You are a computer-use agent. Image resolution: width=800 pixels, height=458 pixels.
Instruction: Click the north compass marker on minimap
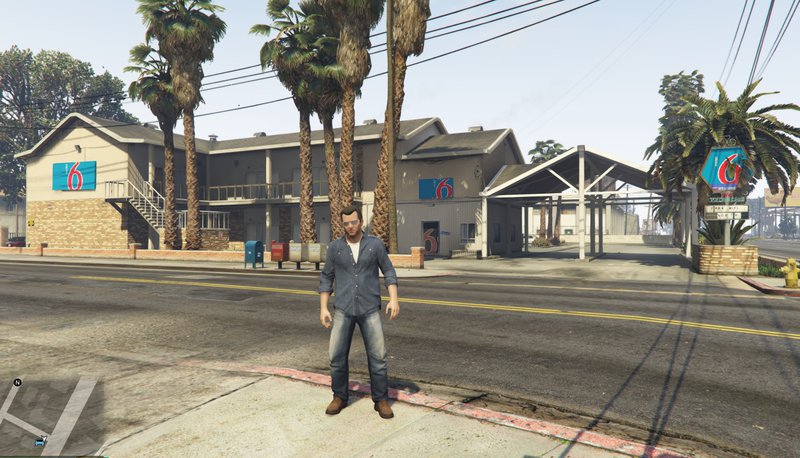(x=17, y=383)
